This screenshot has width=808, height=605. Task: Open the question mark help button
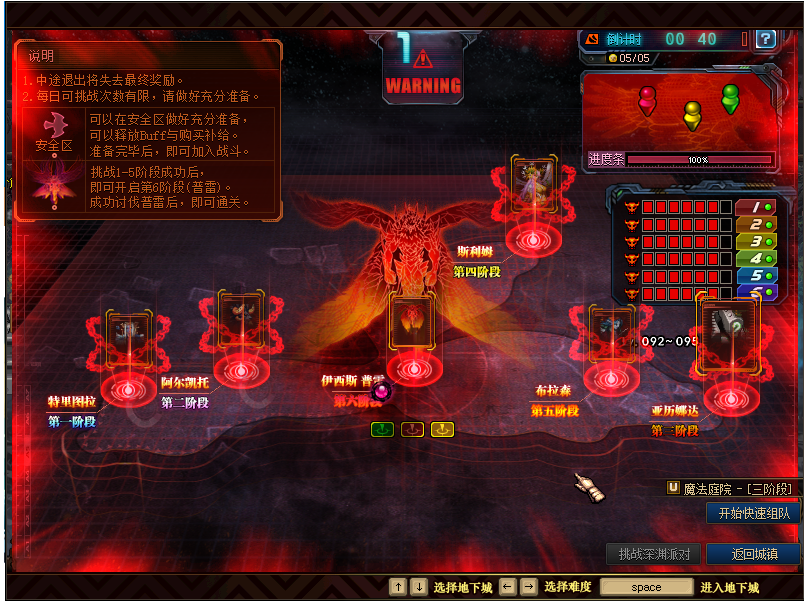pyautogui.click(x=766, y=39)
